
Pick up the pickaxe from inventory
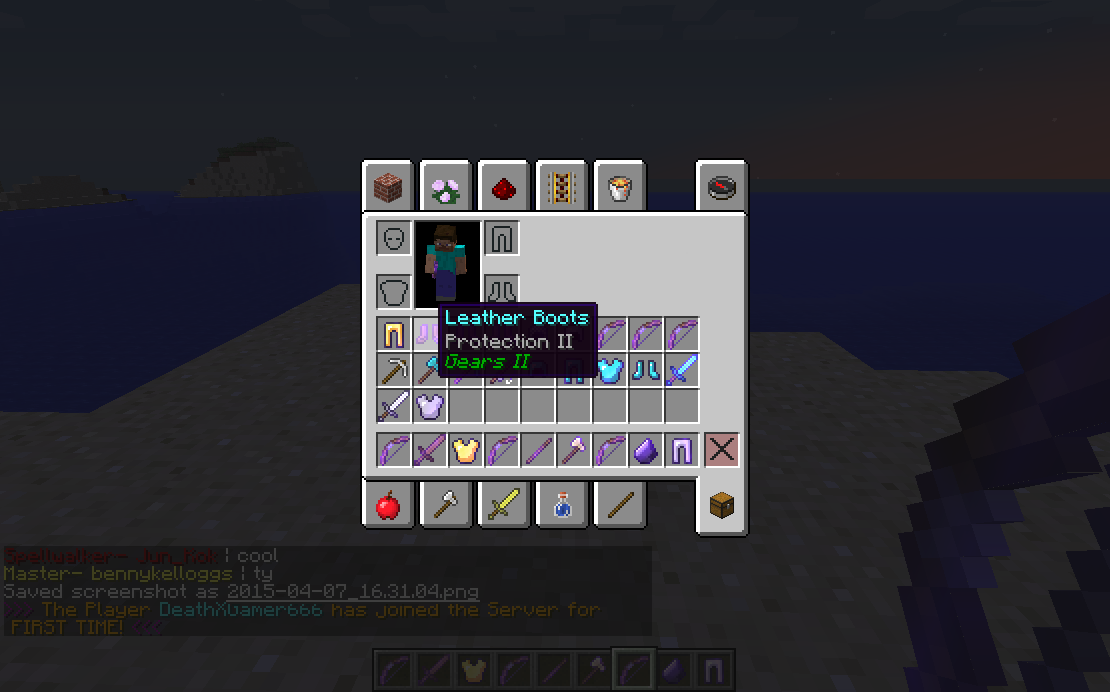pyautogui.click(x=394, y=370)
